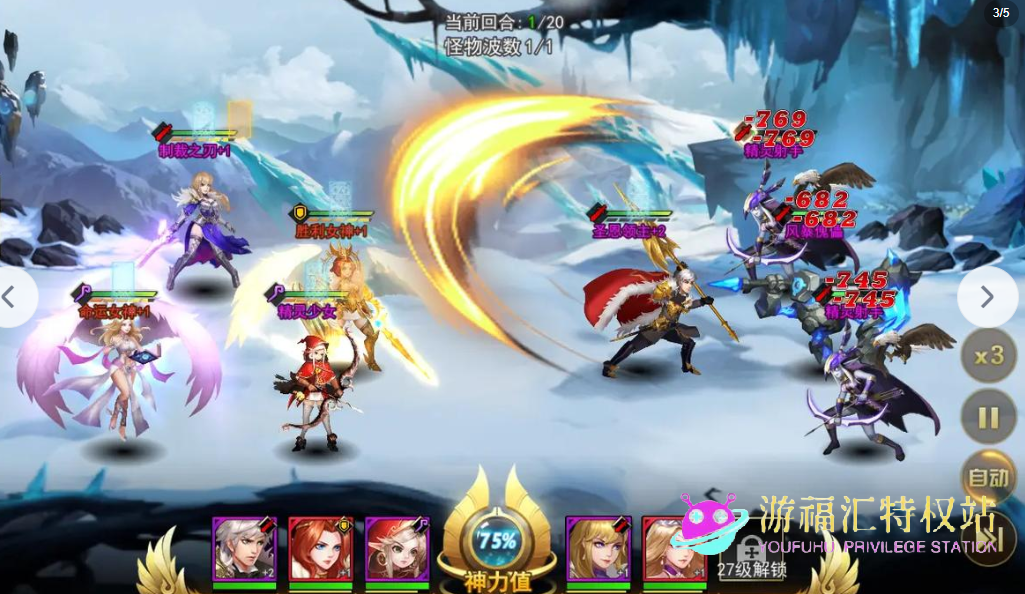Viewport: 1025px width, 594px height.
Task: Pause the battle
Action: click(x=989, y=417)
